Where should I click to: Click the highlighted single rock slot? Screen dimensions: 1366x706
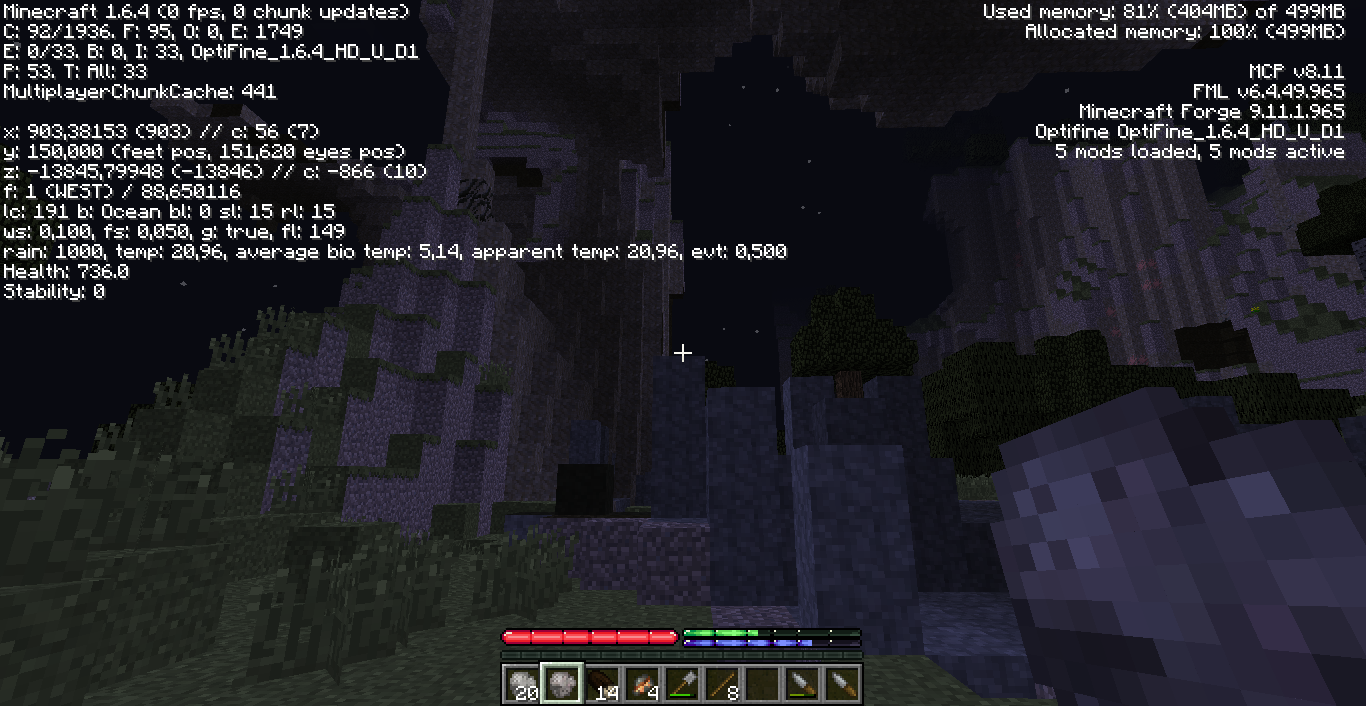tap(561, 684)
